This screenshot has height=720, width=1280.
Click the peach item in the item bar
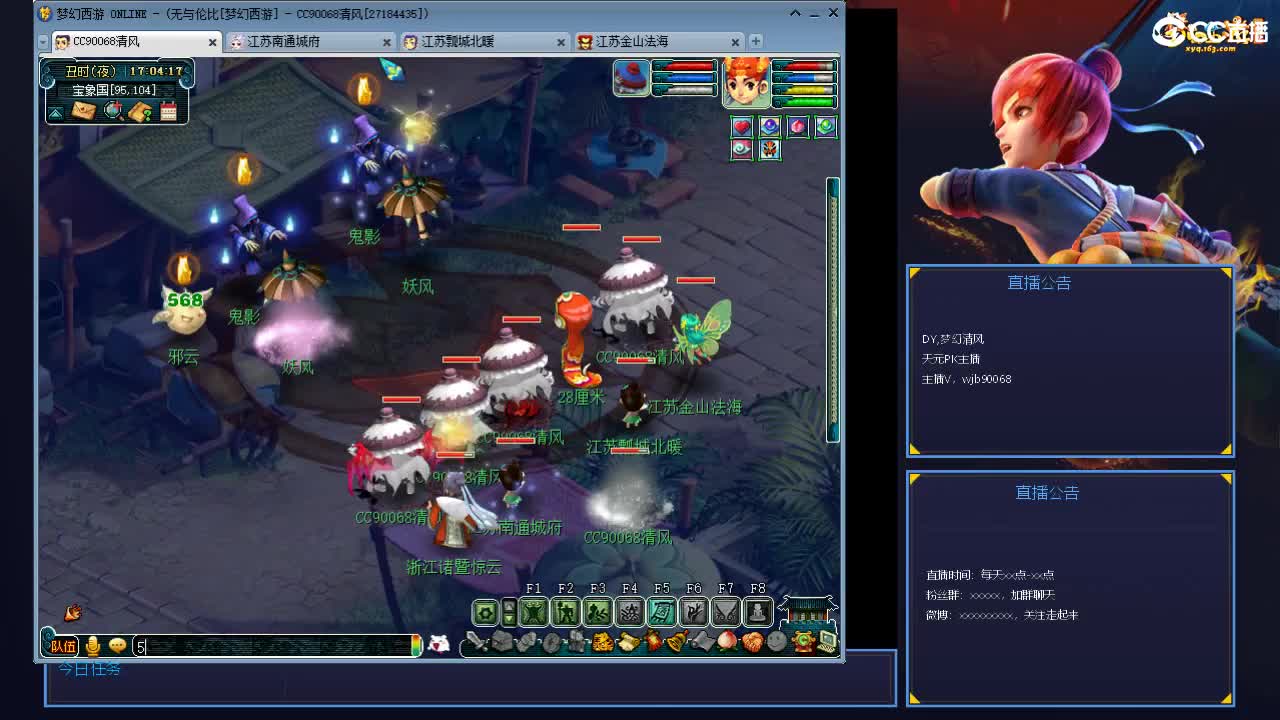click(726, 643)
